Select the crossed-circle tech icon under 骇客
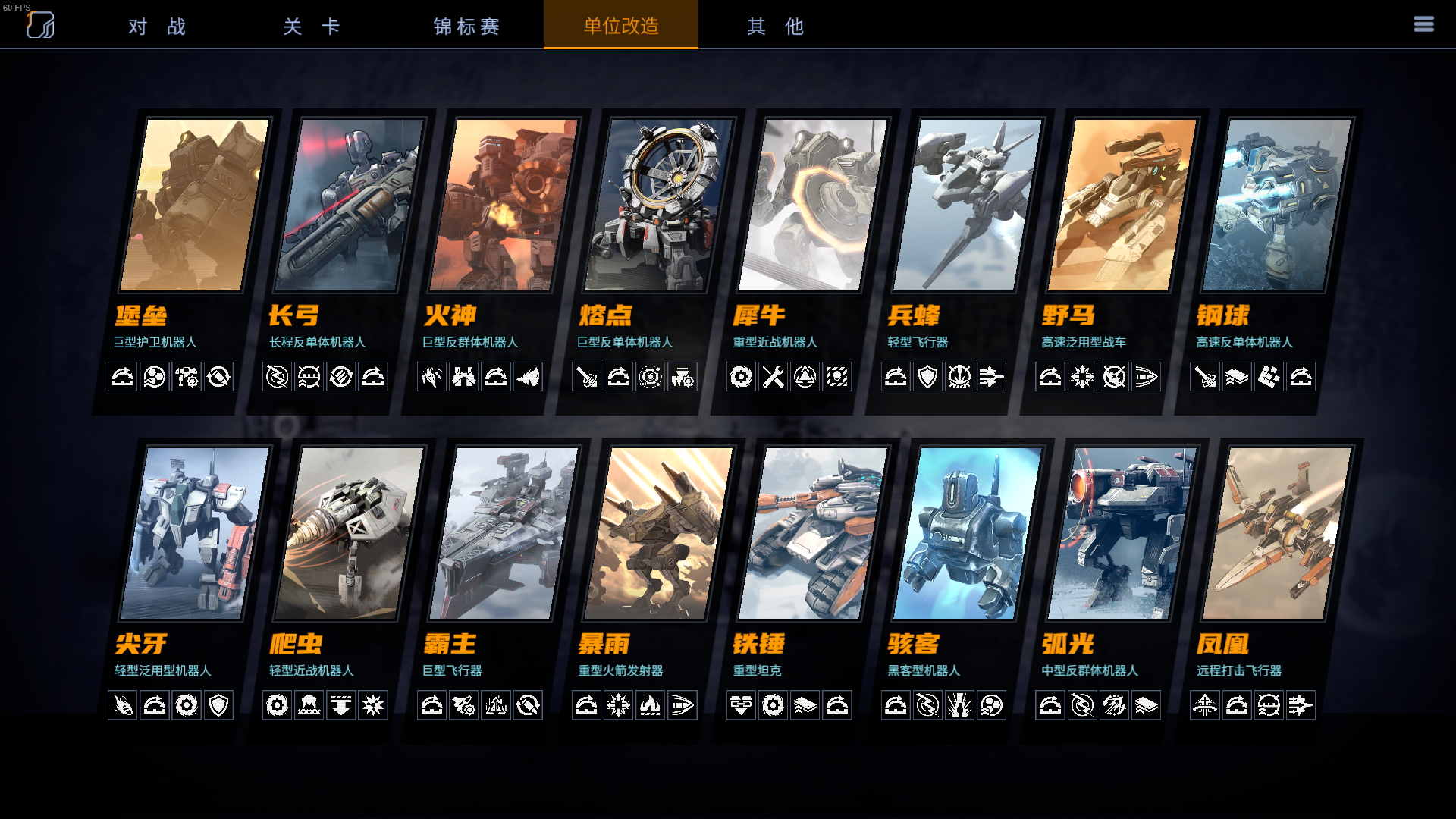The height and width of the screenshot is (819, 1456). coord(926,705)
